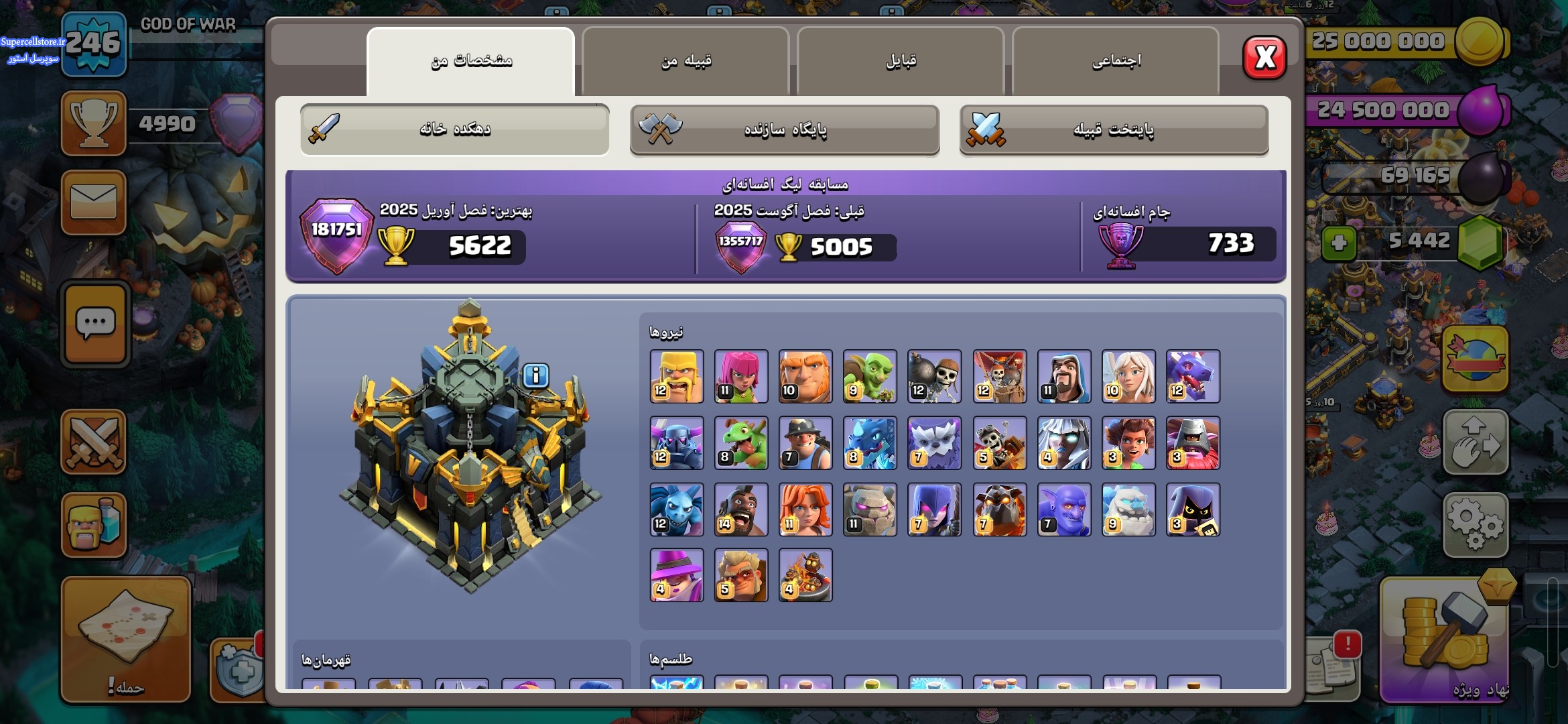The image size is (1568, 724).
Task: Open the قبایل tab
Action: 901,61
